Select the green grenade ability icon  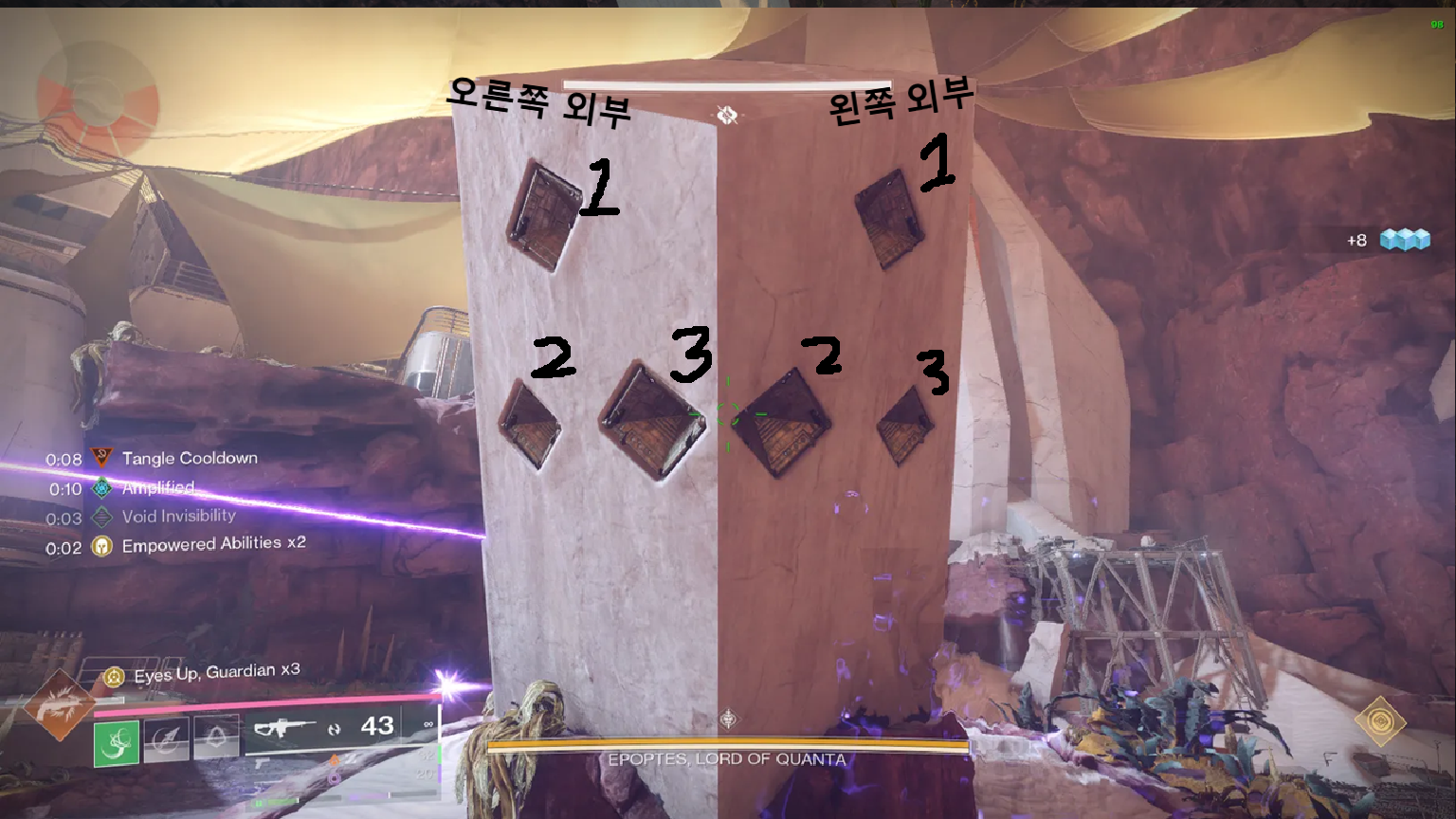pos(117,742)
